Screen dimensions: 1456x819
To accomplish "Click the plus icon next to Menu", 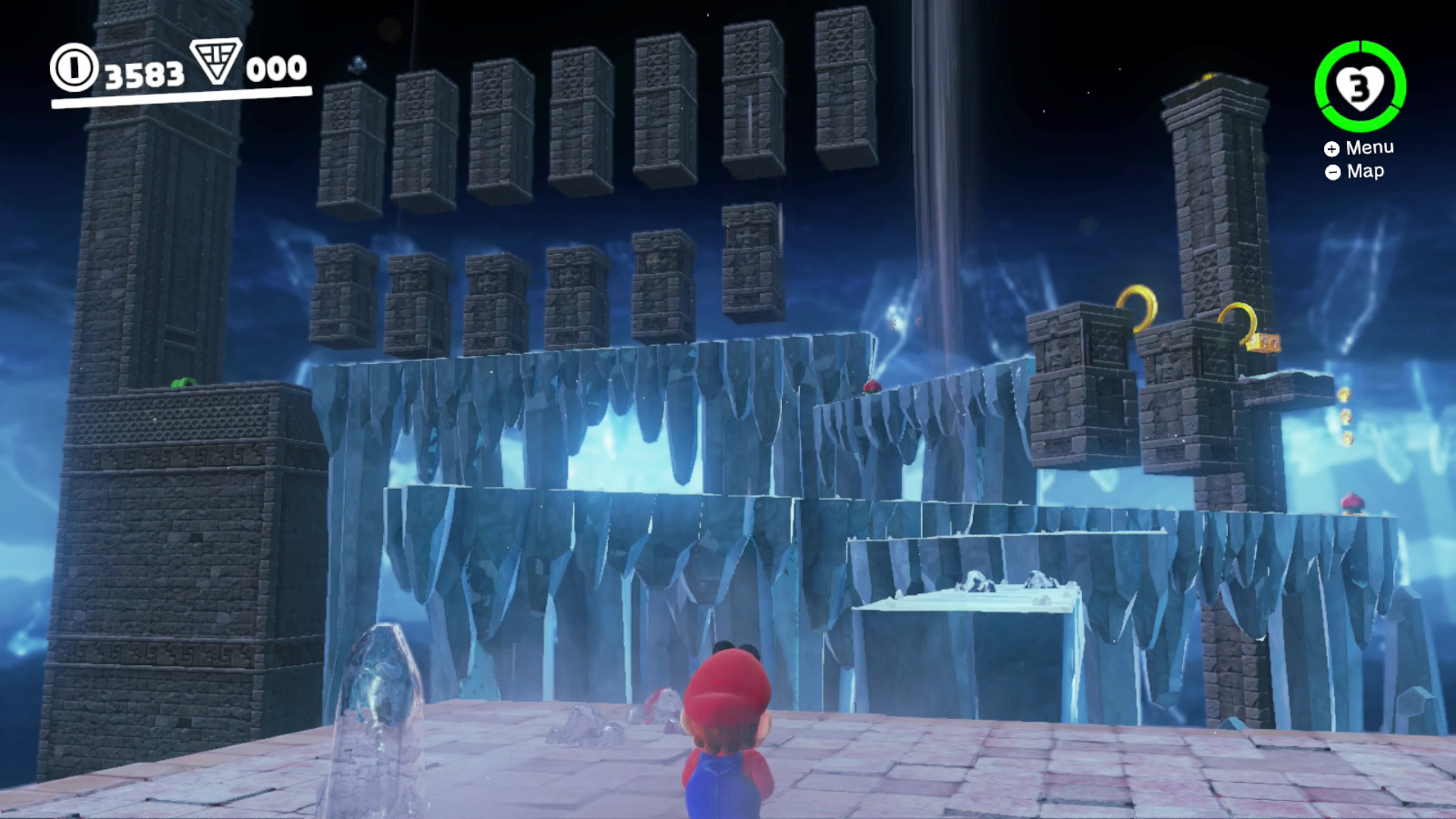I will pos(1332,149).
